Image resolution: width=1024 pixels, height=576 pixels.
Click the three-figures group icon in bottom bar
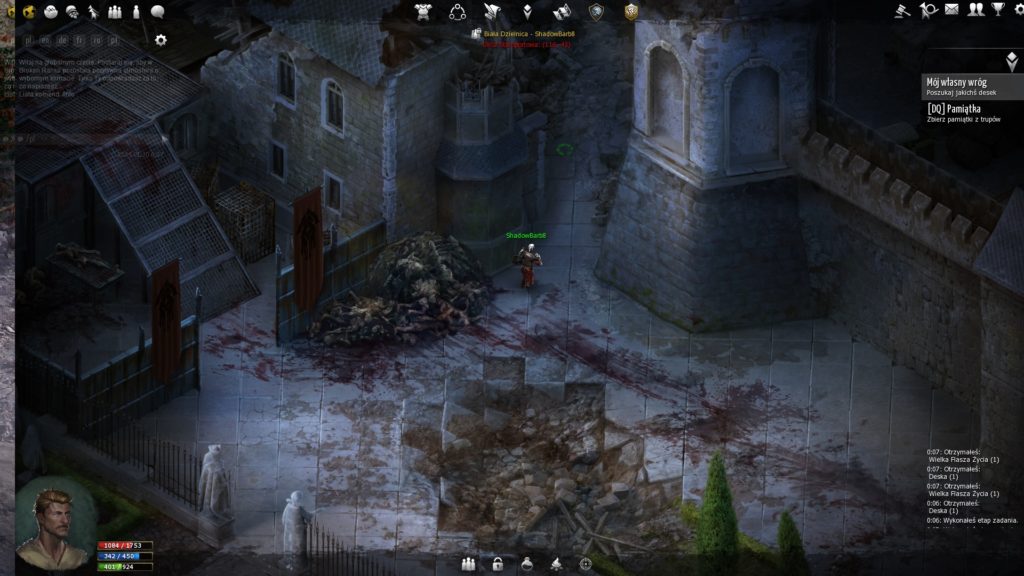pyautogui.click(x=468, y=564)
